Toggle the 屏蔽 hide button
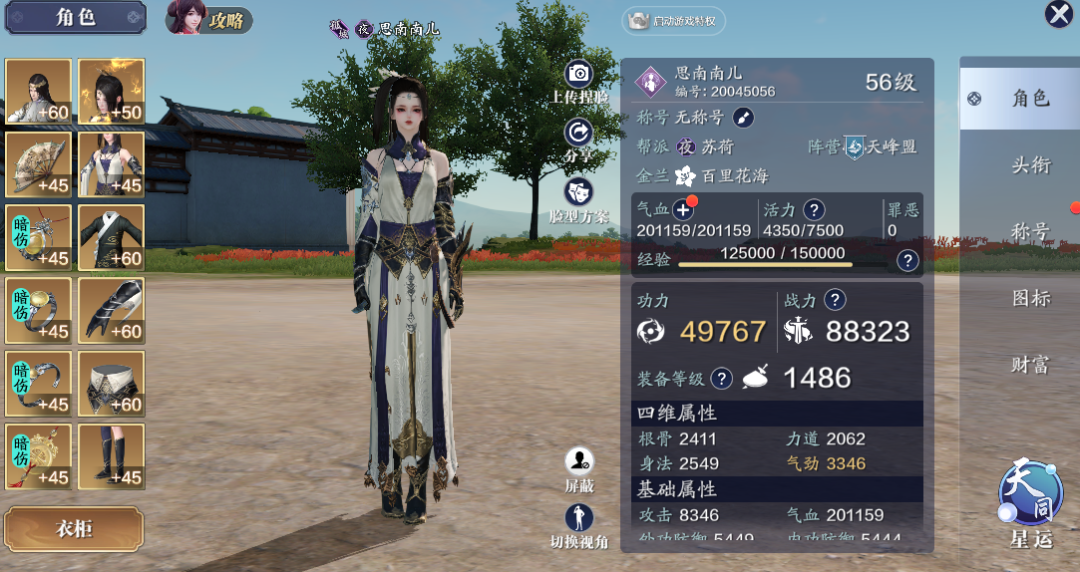Viewport: 1080px width, 572px height. [x=579, y=462]
